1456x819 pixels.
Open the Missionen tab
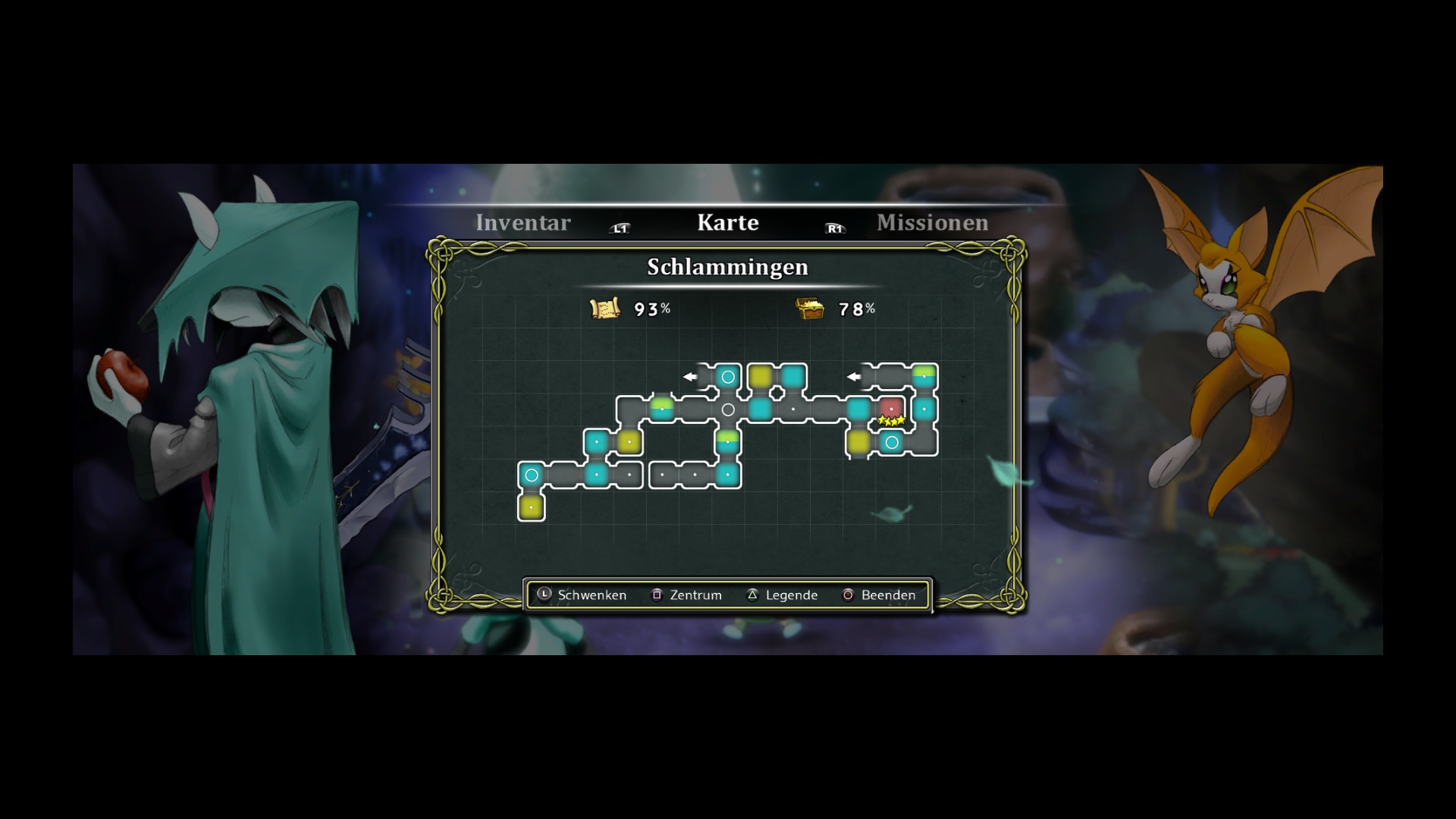(932, 223)
